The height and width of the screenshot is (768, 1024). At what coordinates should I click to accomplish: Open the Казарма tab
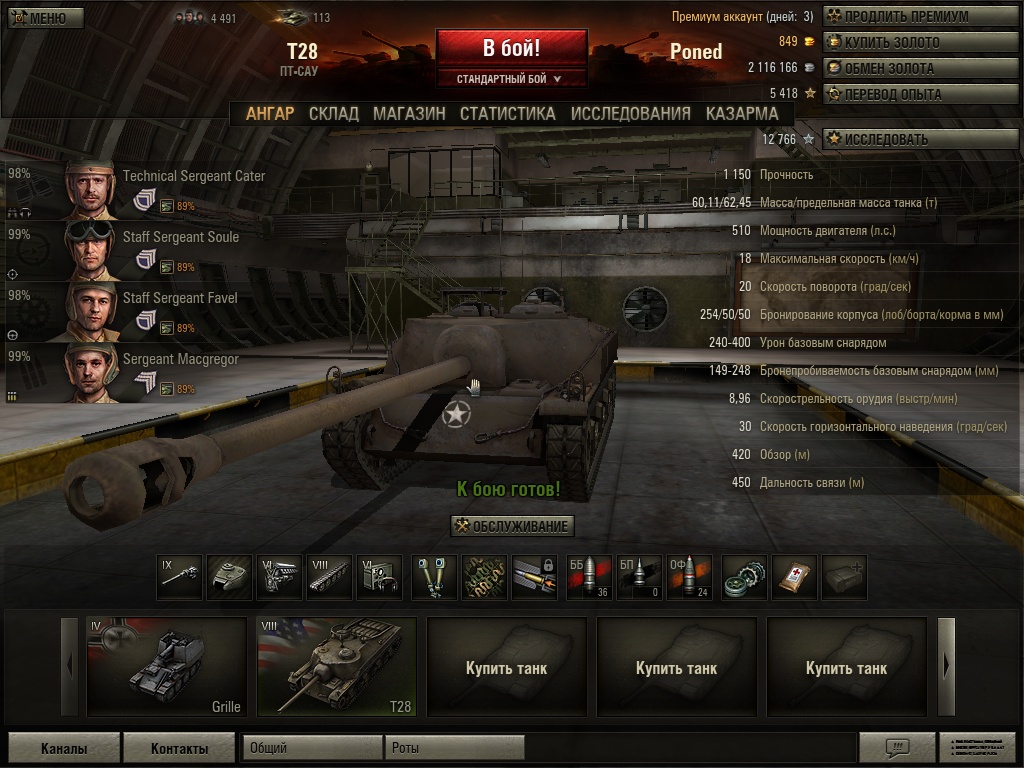742,113
